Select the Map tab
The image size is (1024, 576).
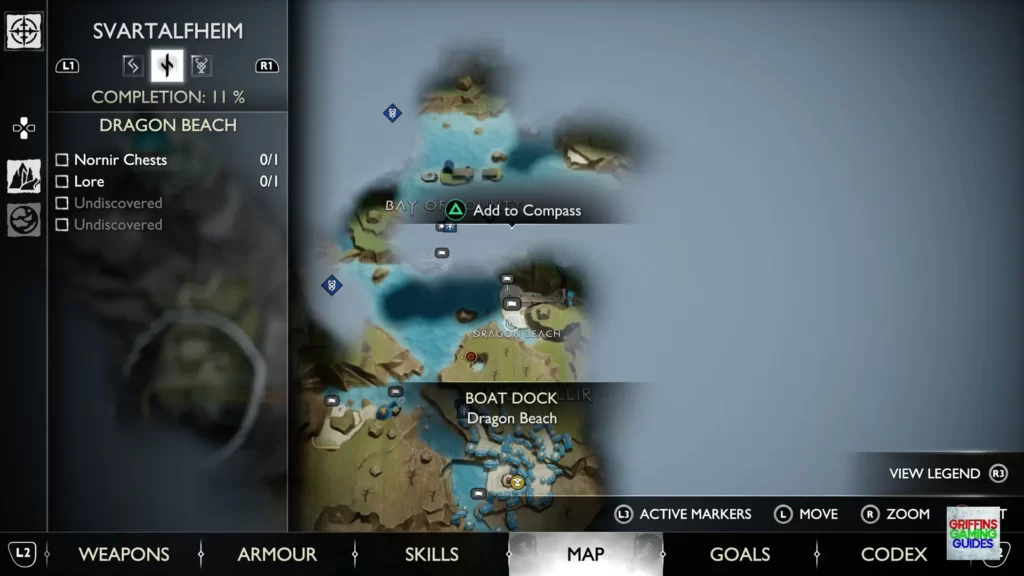tap(585, 554)
